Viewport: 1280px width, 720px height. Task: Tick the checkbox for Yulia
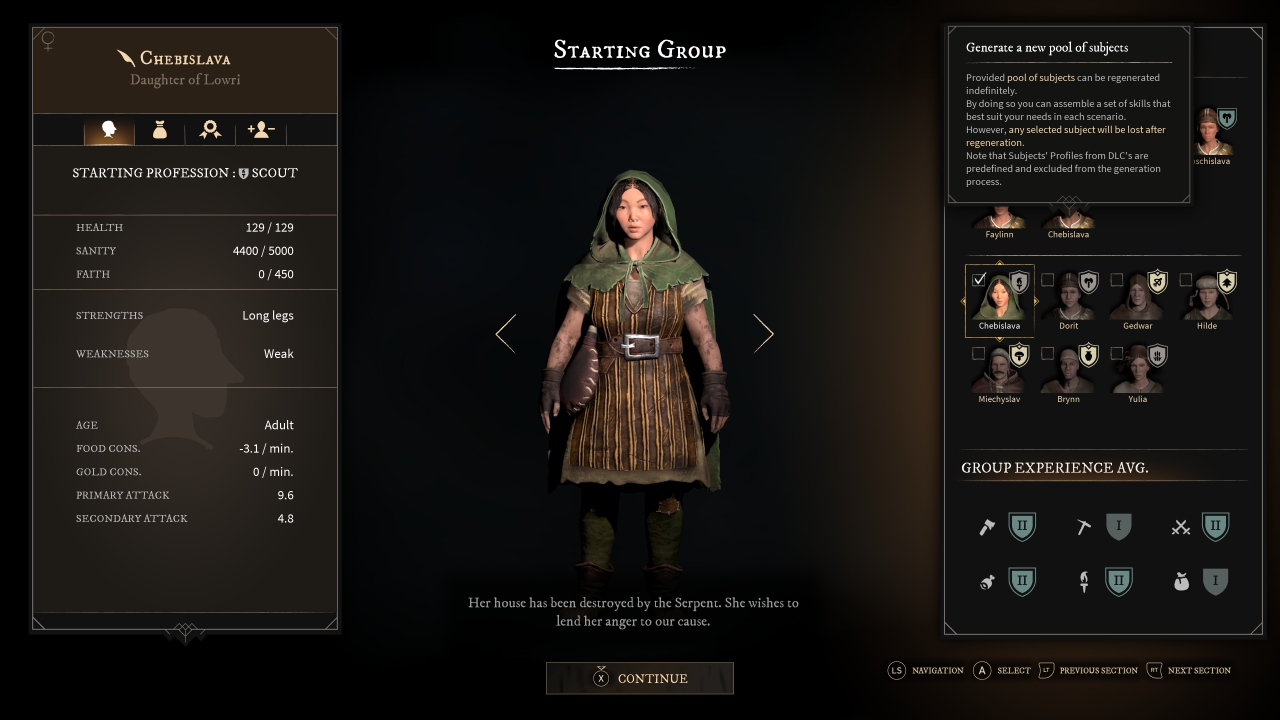pos(1117,353)
